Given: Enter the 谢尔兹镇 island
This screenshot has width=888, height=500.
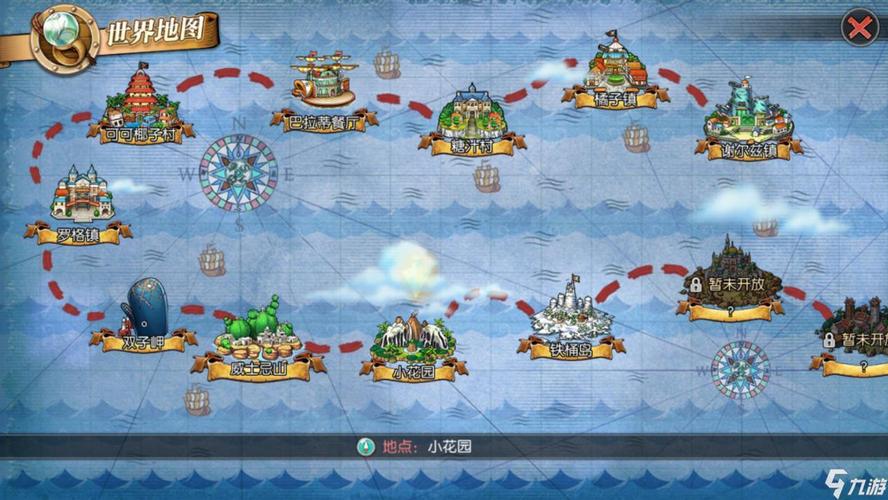Looking at the screenshot, I should coord(748,118).
